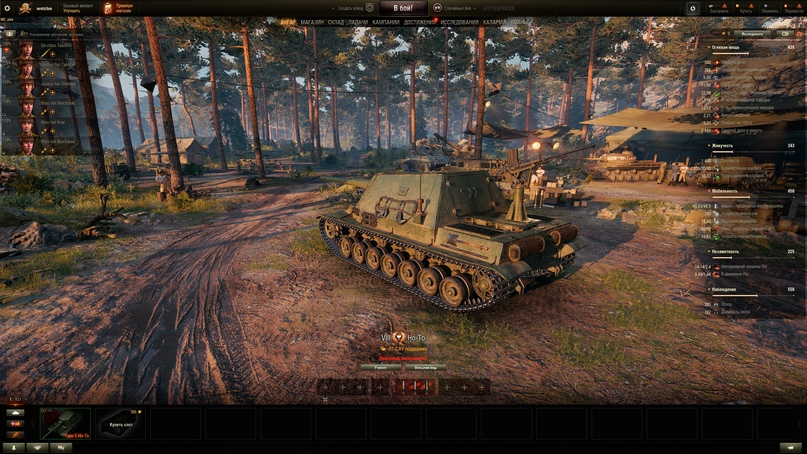Open the МАГАЗИН tab
The height and width of the screenshot is (454, 807).
312,22
